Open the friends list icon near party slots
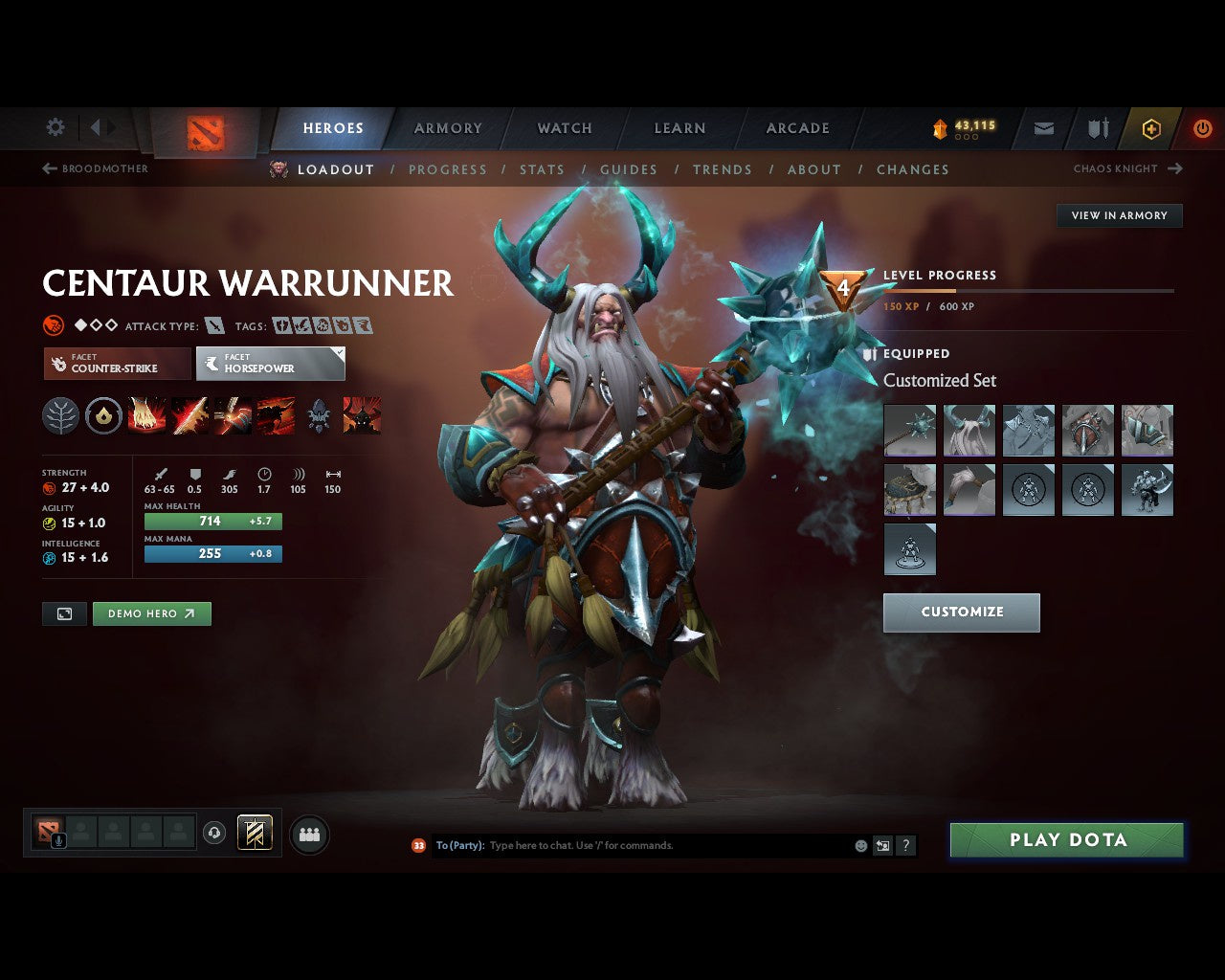 308,834
